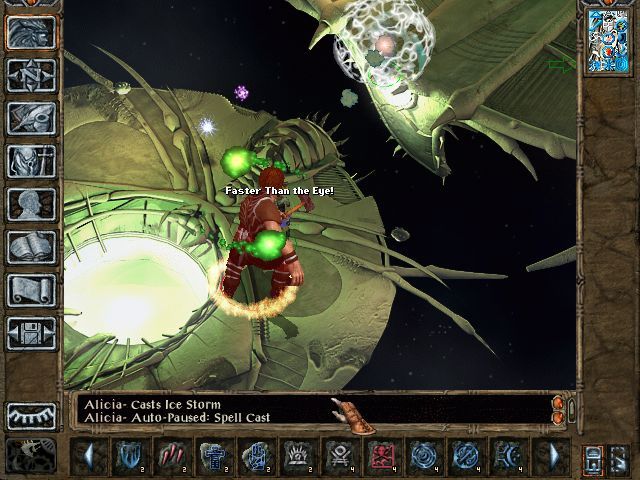
Task: Open the floppy disk options menu
Action: 31,333
